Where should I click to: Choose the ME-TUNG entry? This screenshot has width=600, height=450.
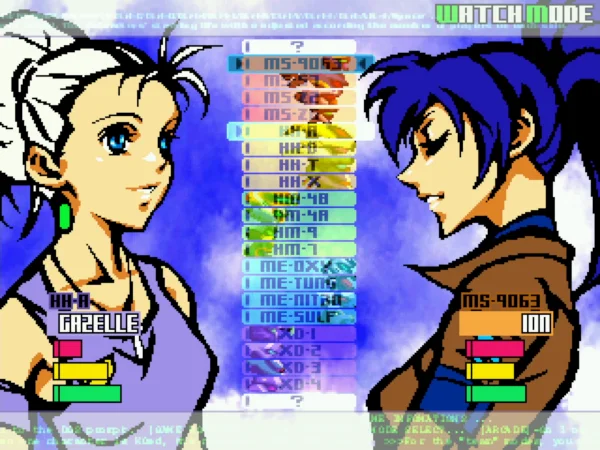coord(299,283)
